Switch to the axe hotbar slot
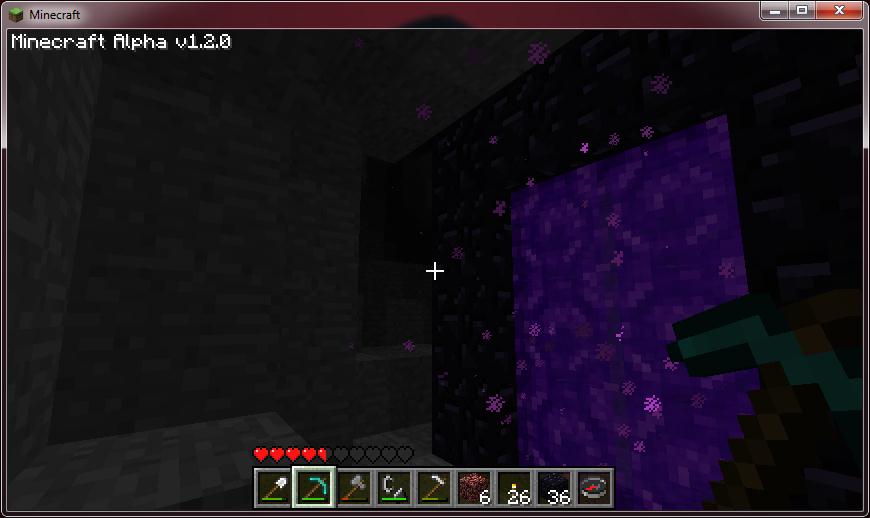 coord(353,488)
